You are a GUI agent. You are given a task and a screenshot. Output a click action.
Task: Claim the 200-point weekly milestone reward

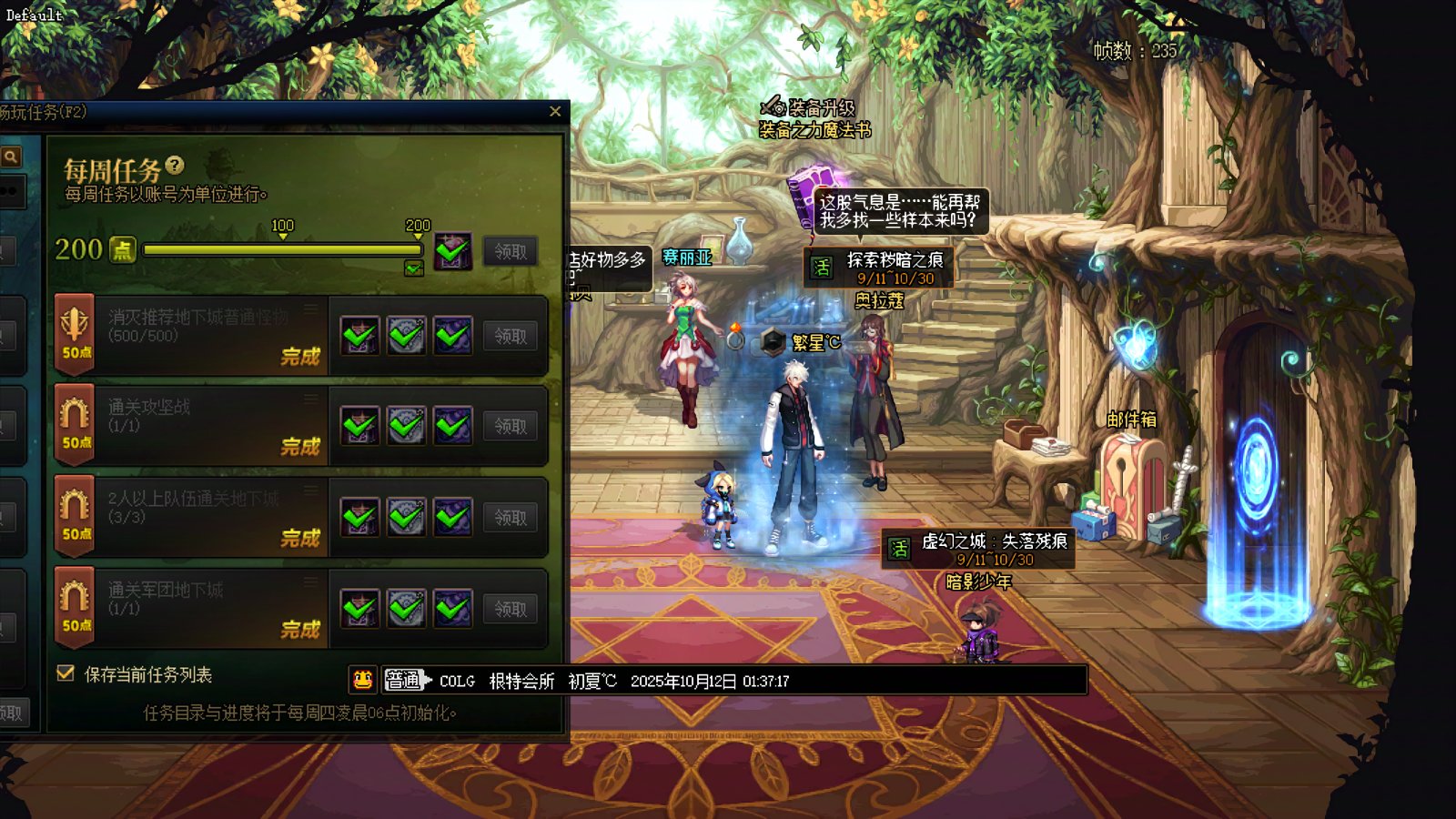pos(510,251)
